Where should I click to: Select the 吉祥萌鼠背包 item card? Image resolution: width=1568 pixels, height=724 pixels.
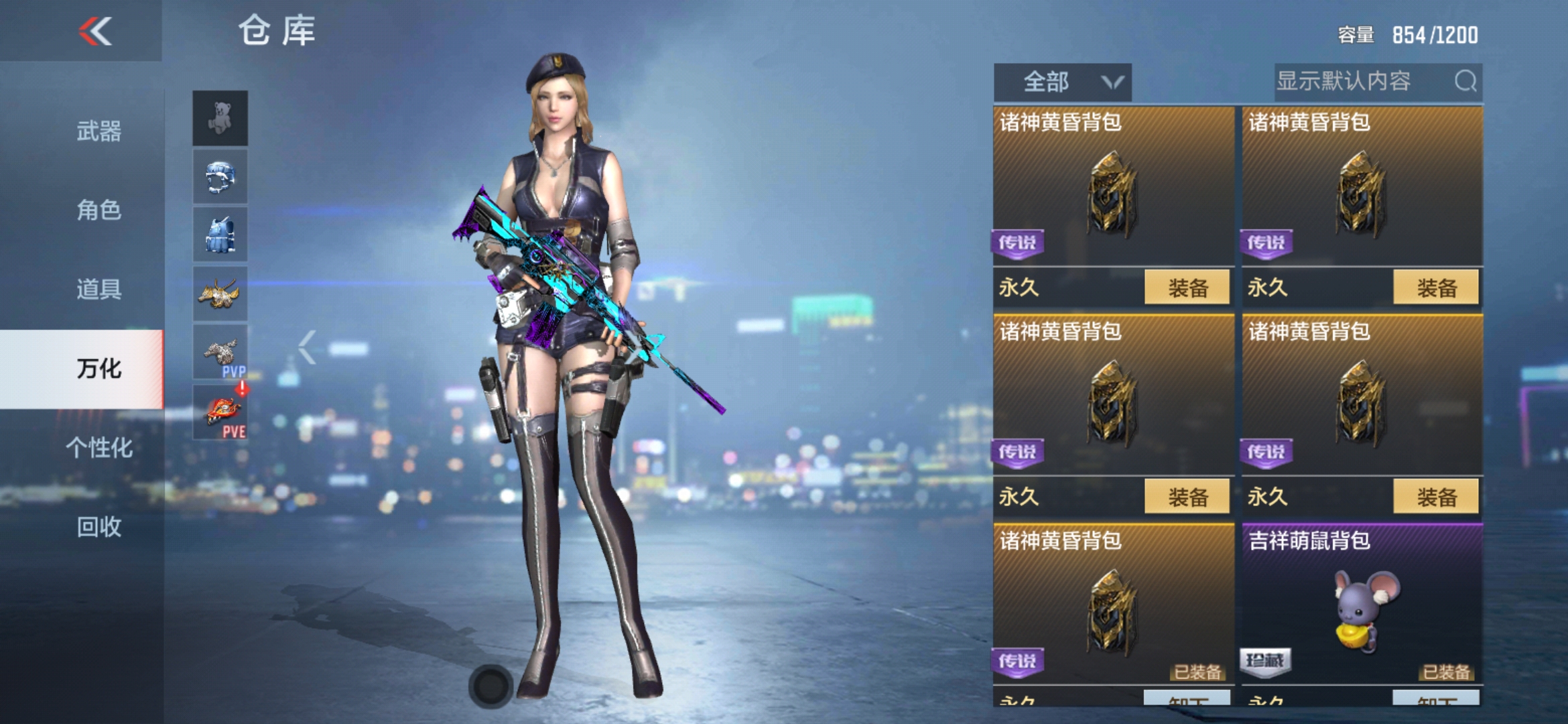pos(1362,603)
